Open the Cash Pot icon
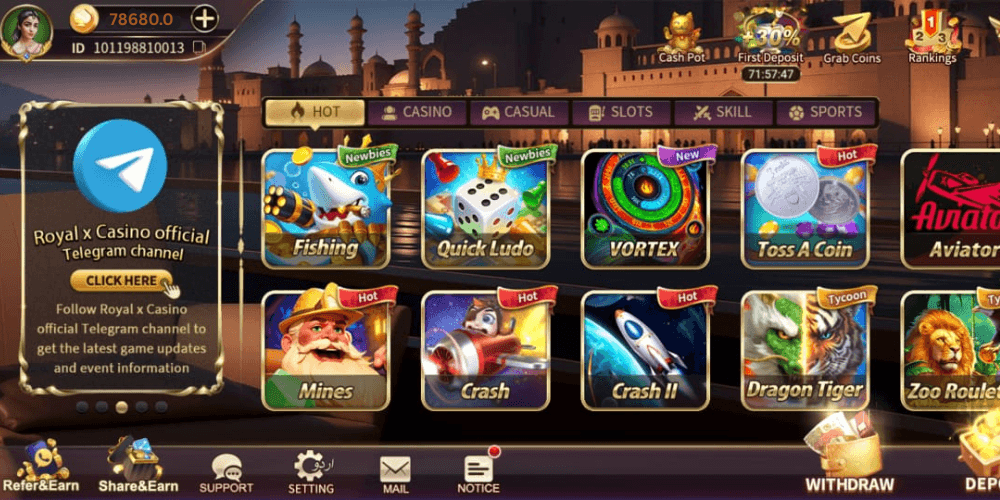1000x500 pixels. [683, 37]
